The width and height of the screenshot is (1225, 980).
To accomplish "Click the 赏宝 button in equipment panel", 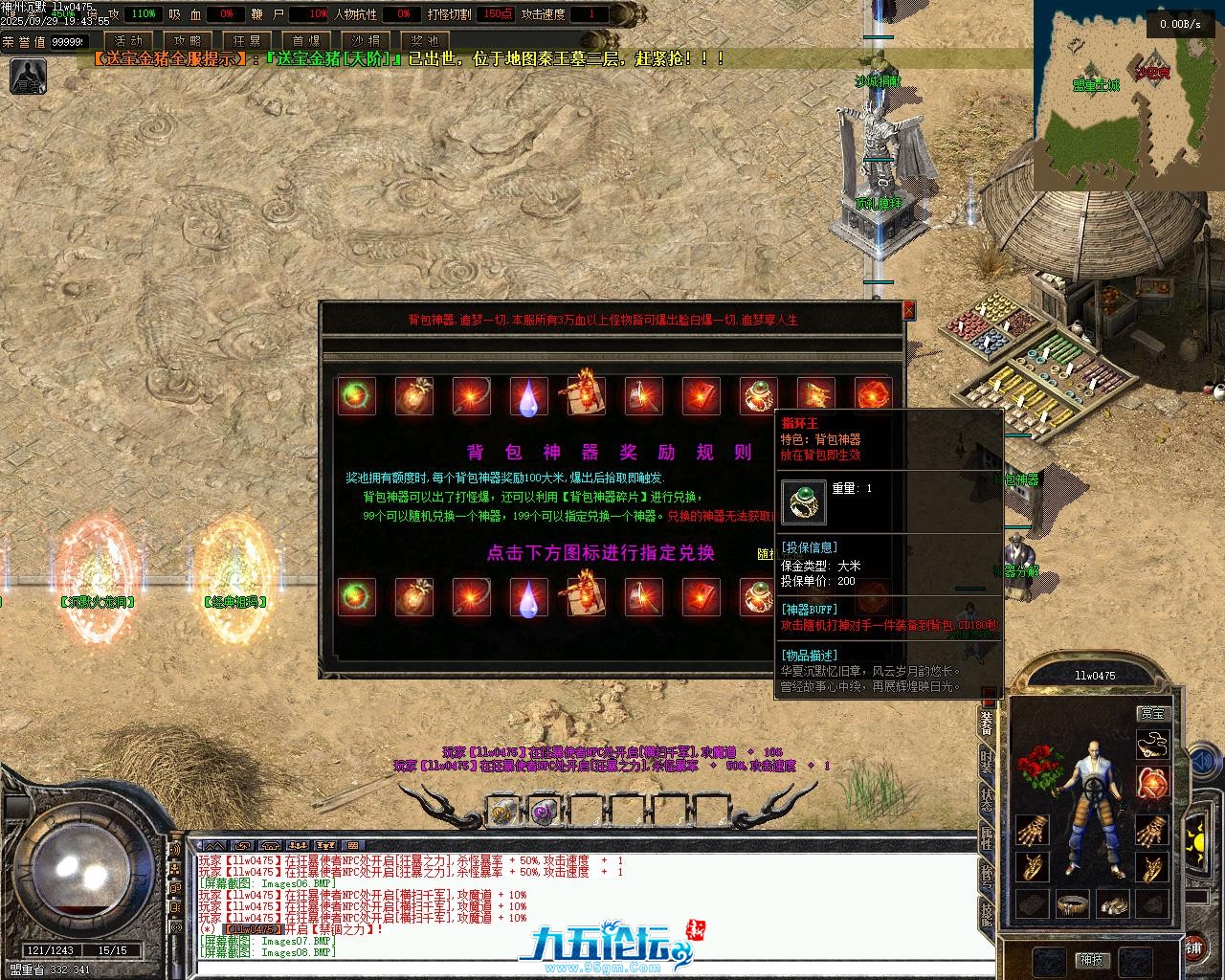I will click(x=1152, y=713).
